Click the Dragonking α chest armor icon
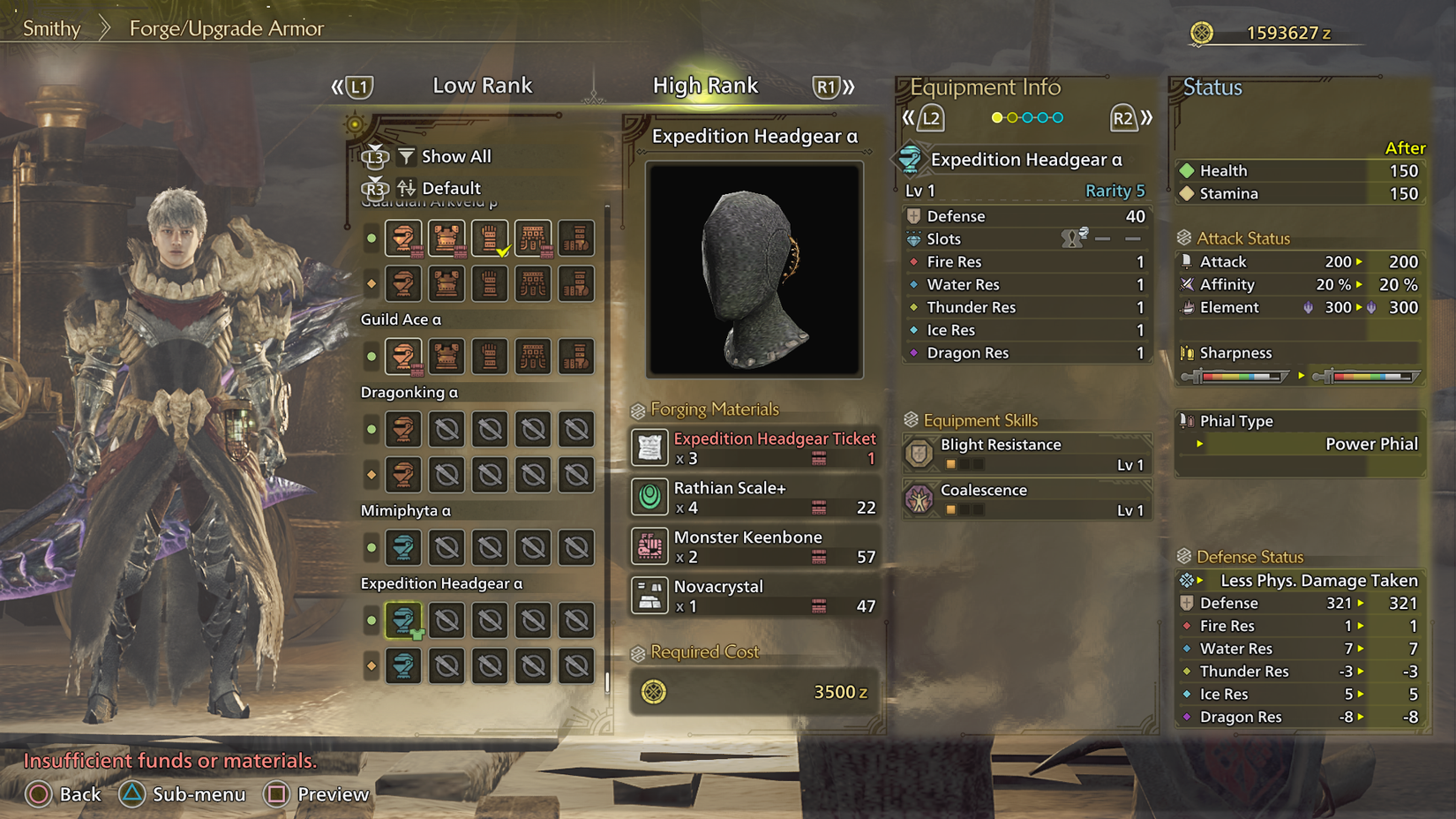The height and width of the screenshot is (819, 1456). click(447, 430)
